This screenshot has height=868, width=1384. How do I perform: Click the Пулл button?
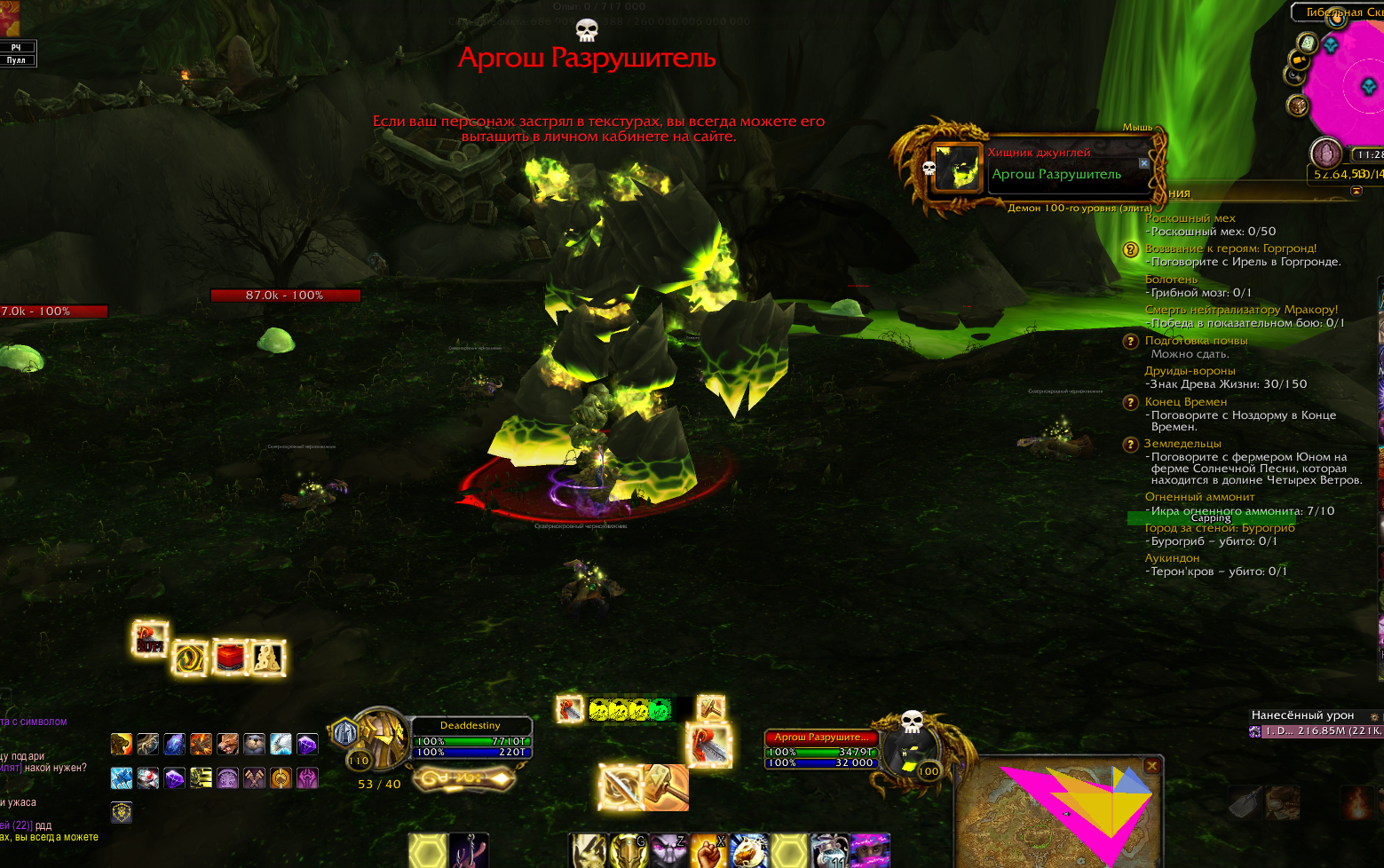[17, 60]
